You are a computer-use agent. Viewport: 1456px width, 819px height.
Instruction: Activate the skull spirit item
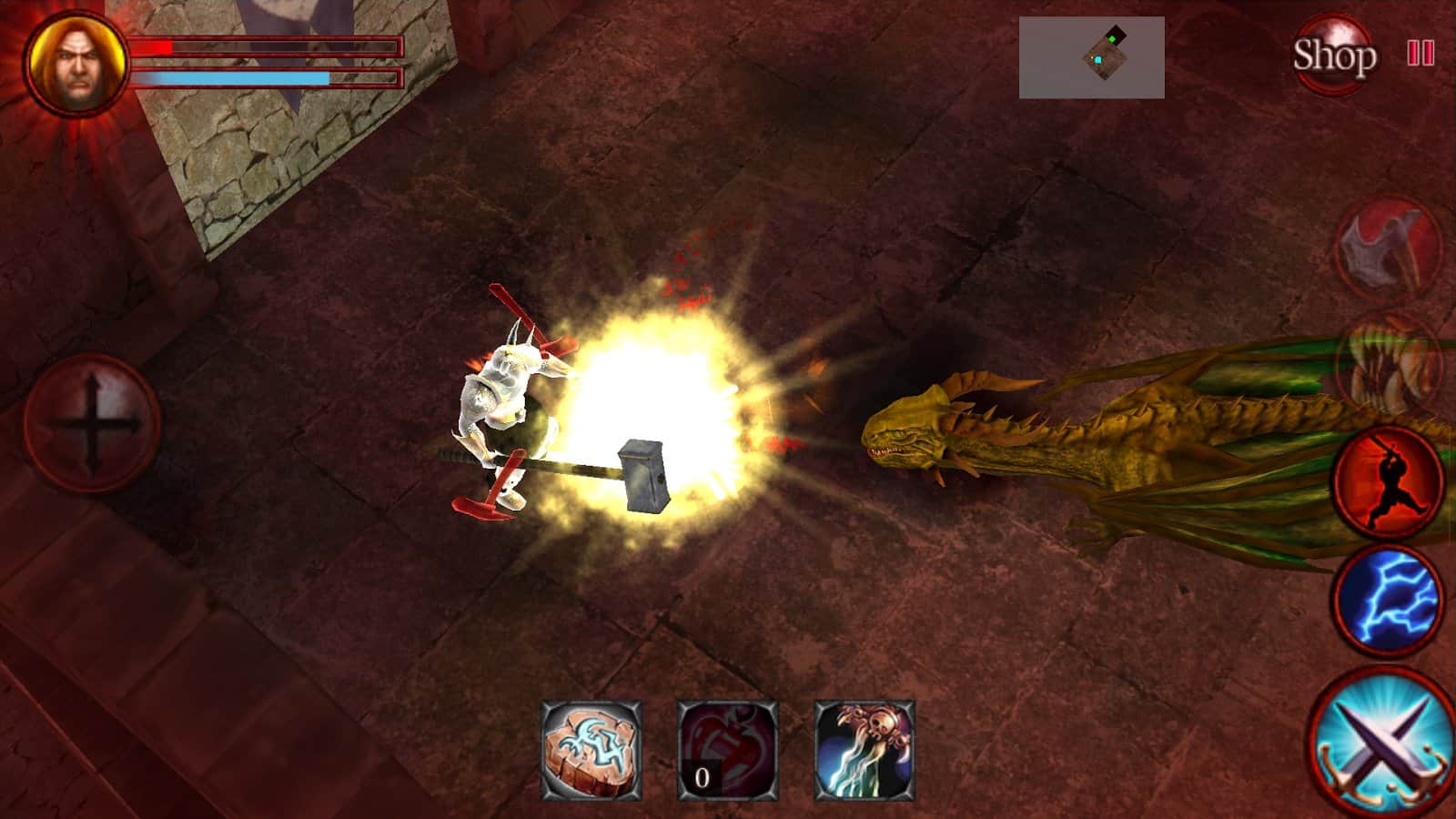[864, 751]
